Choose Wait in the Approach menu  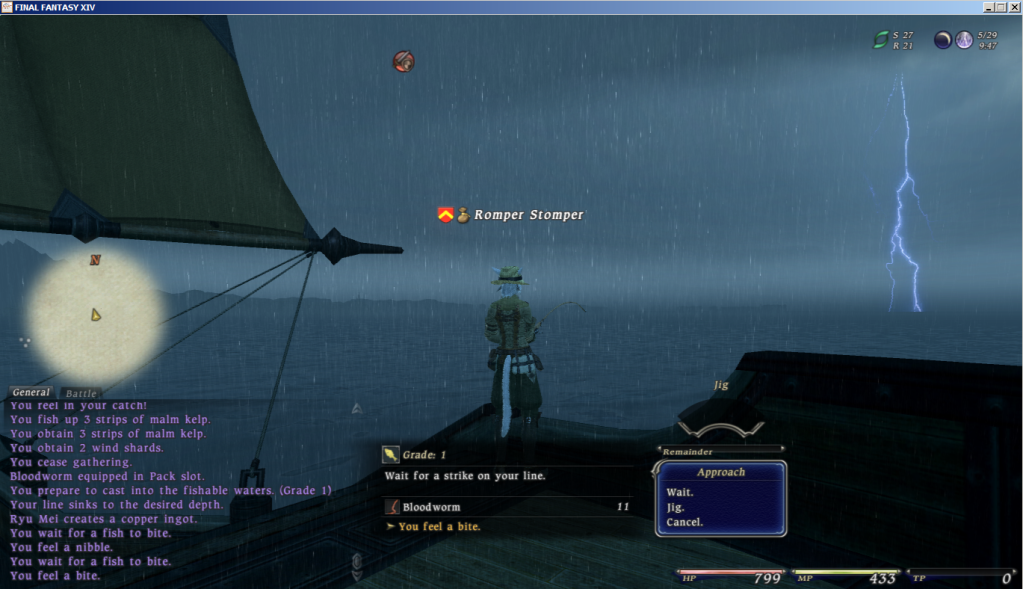click(x=679, y=492)
